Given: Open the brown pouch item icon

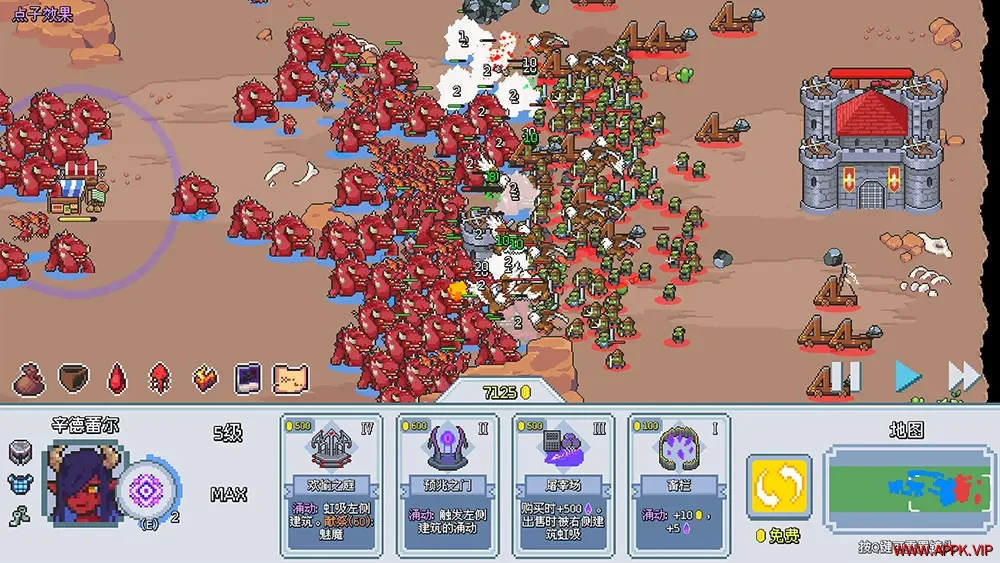Looking at the screenshot, I should tap(28, 378).
